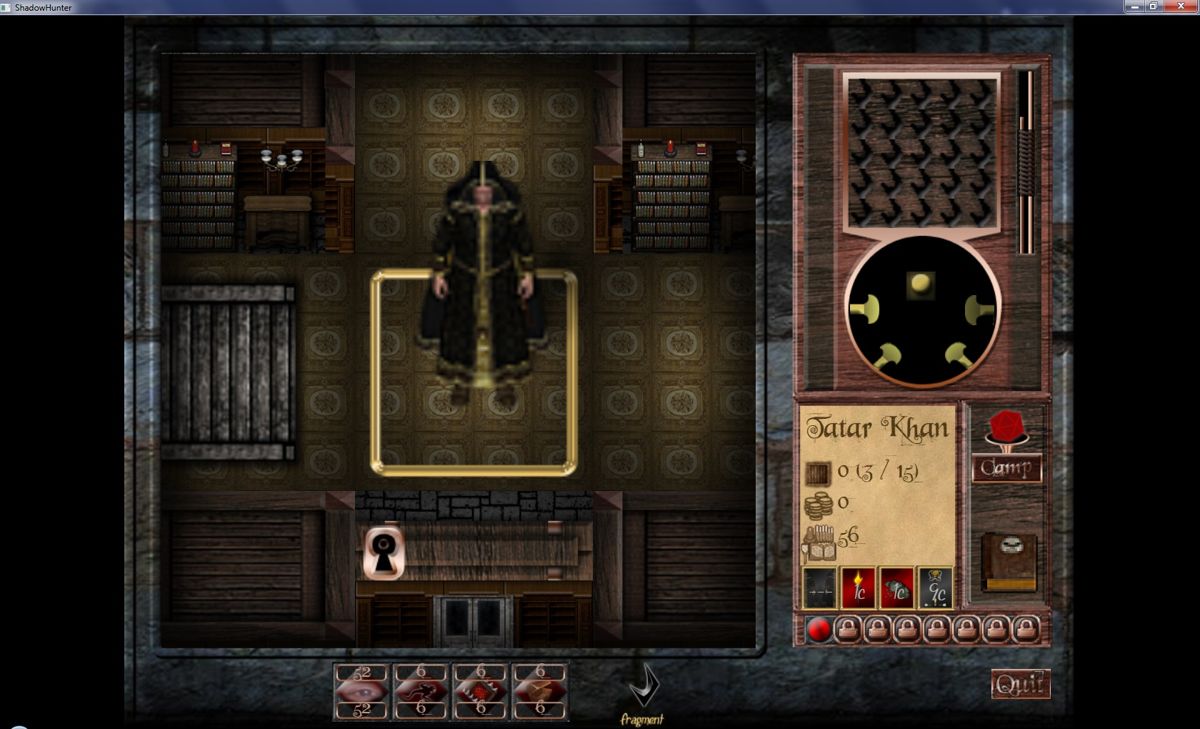Pick the red card with green creature
Viewport: 1200px width, 729px height.
click(897, 588)
